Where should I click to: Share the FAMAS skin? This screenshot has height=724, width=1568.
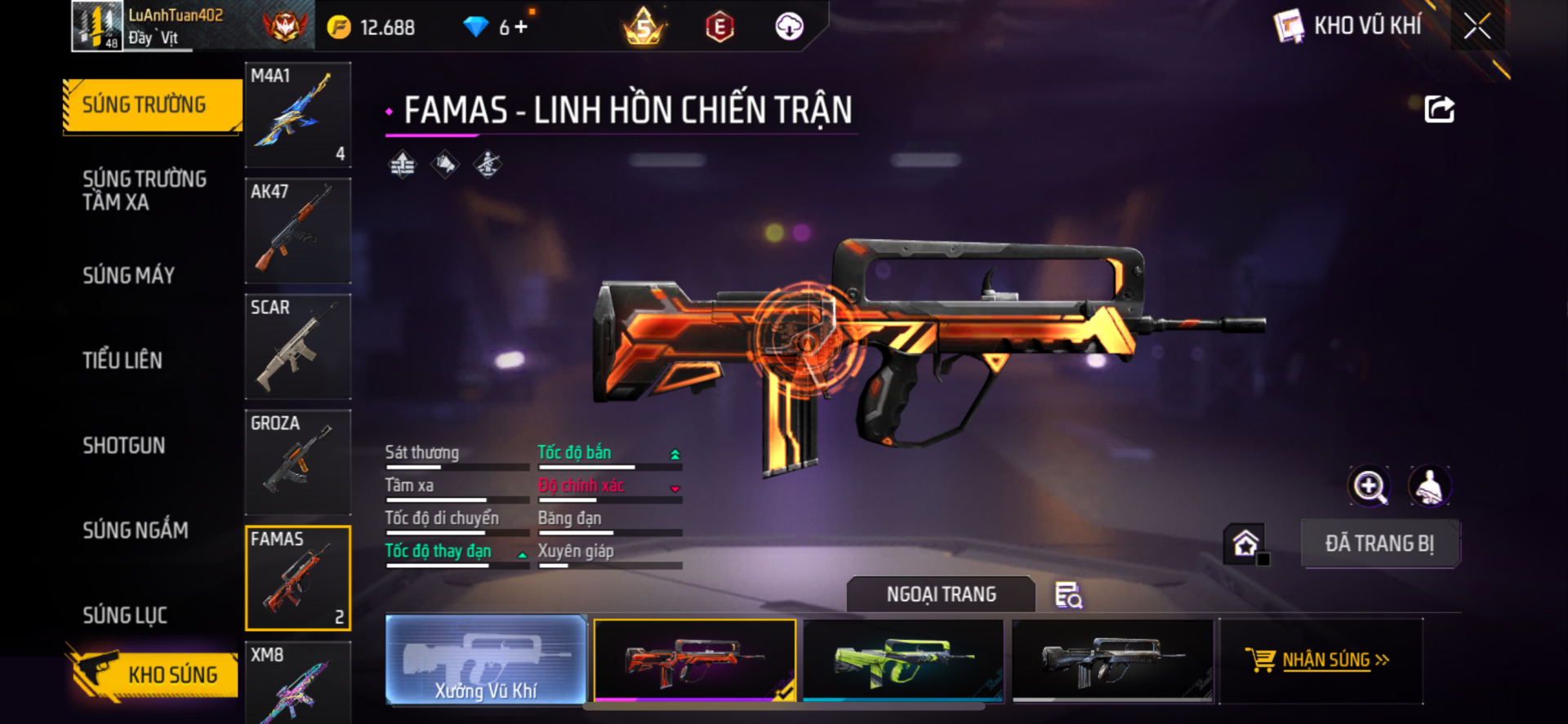tap(1439, 109)
